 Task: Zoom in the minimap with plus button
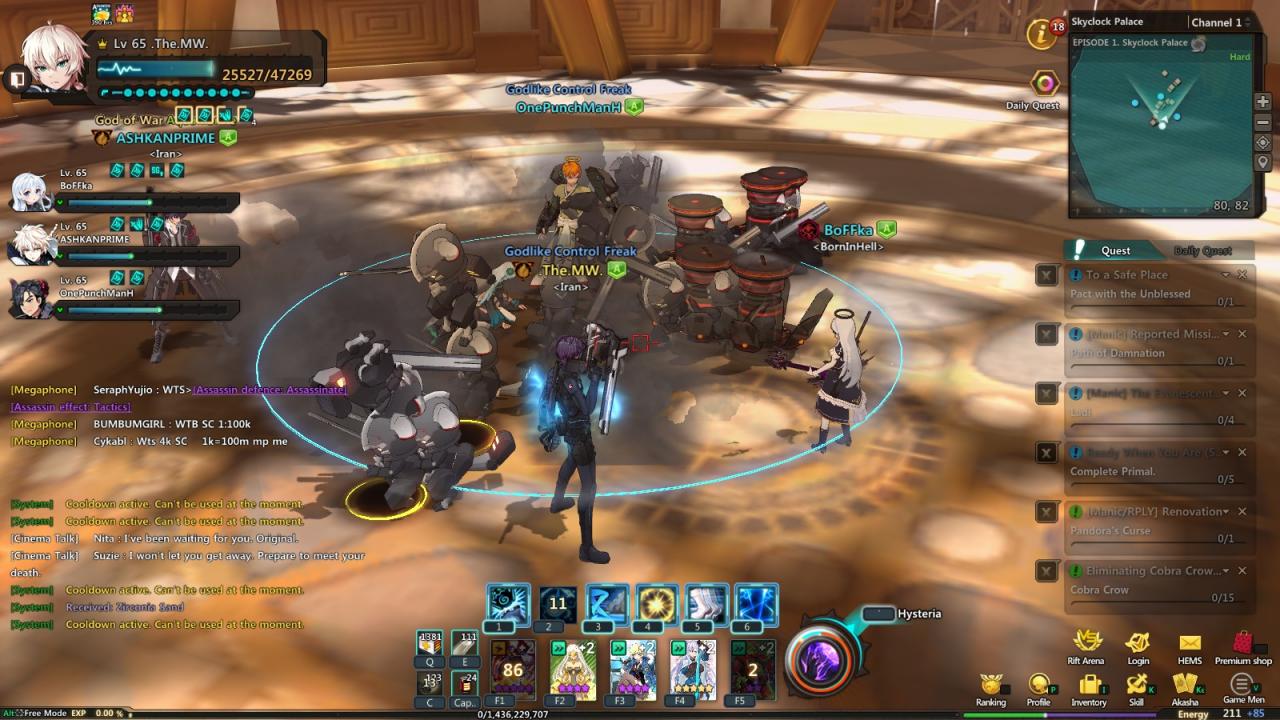point(1263,102)
